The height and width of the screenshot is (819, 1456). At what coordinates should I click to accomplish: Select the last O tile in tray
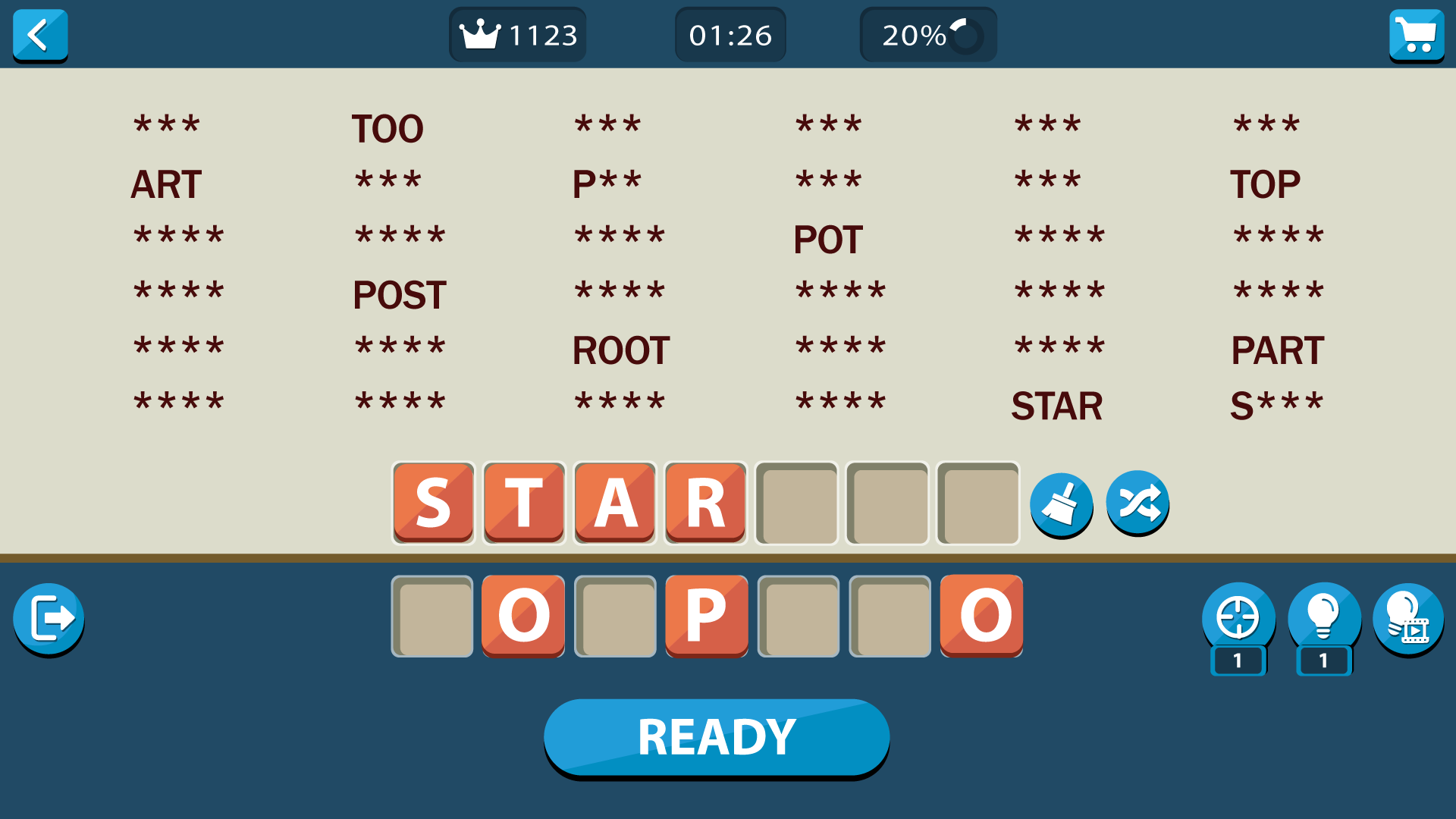coord(981,616)
